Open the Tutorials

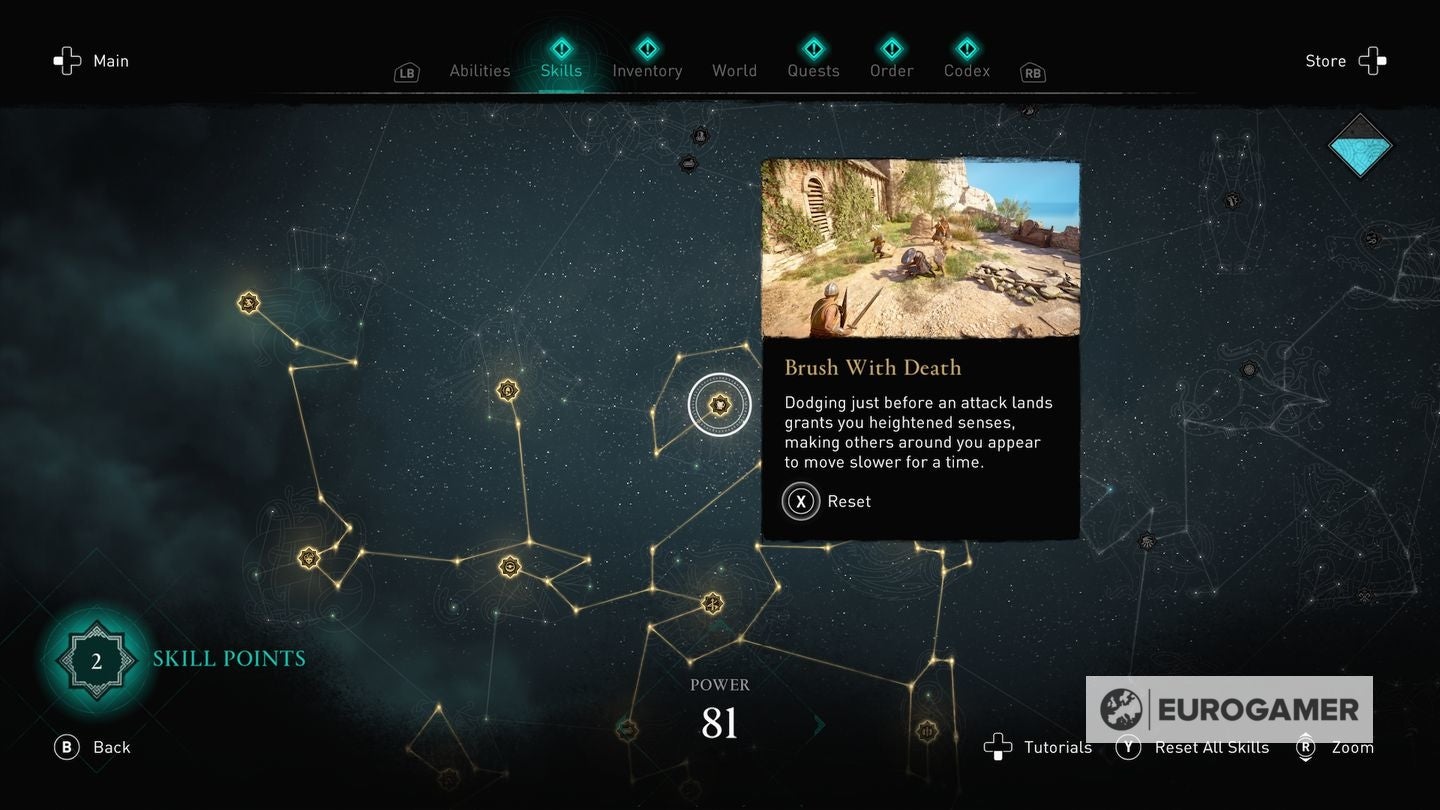pos(1038,747)
